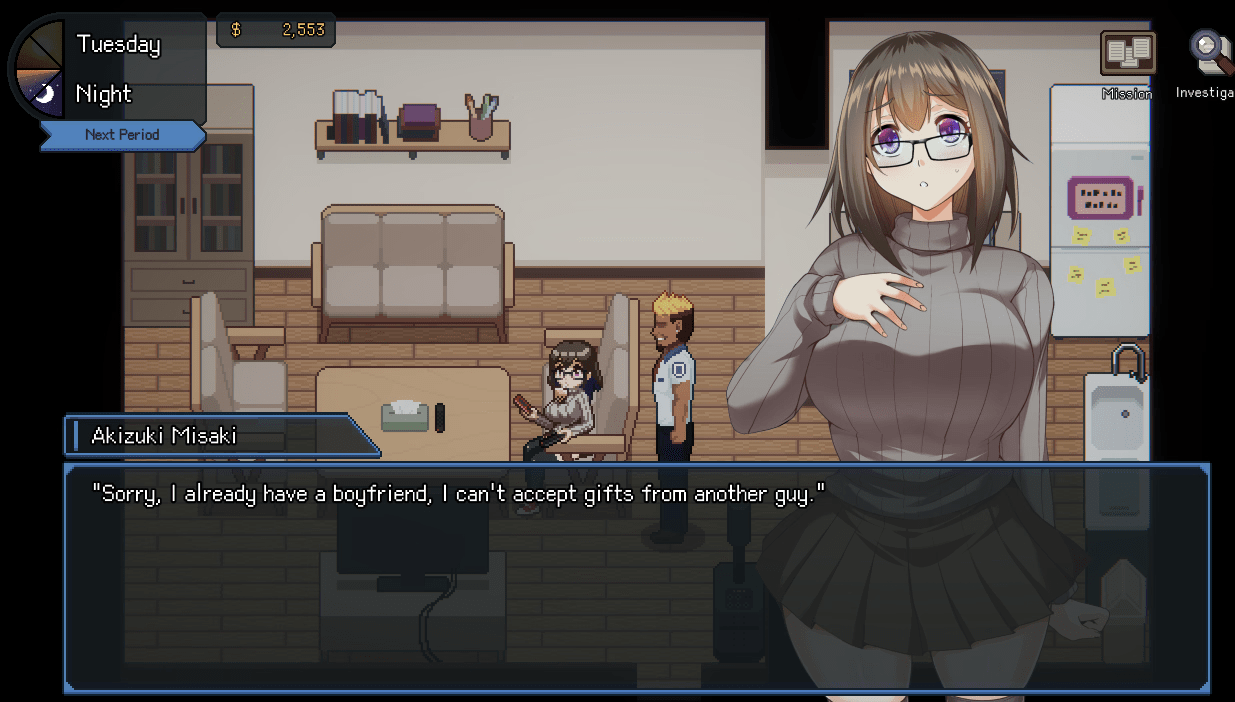Continue the dialogue text box

pos(636,577)
